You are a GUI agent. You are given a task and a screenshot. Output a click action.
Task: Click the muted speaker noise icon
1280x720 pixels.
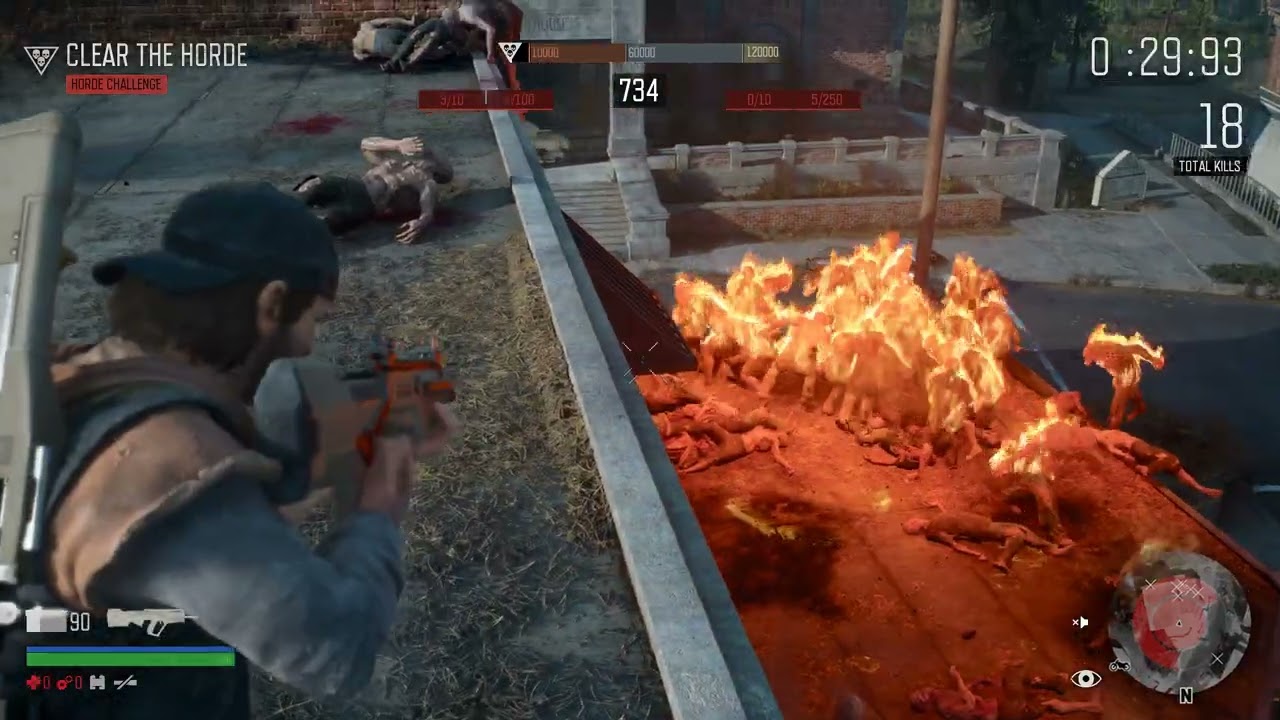coord(1080,623)
